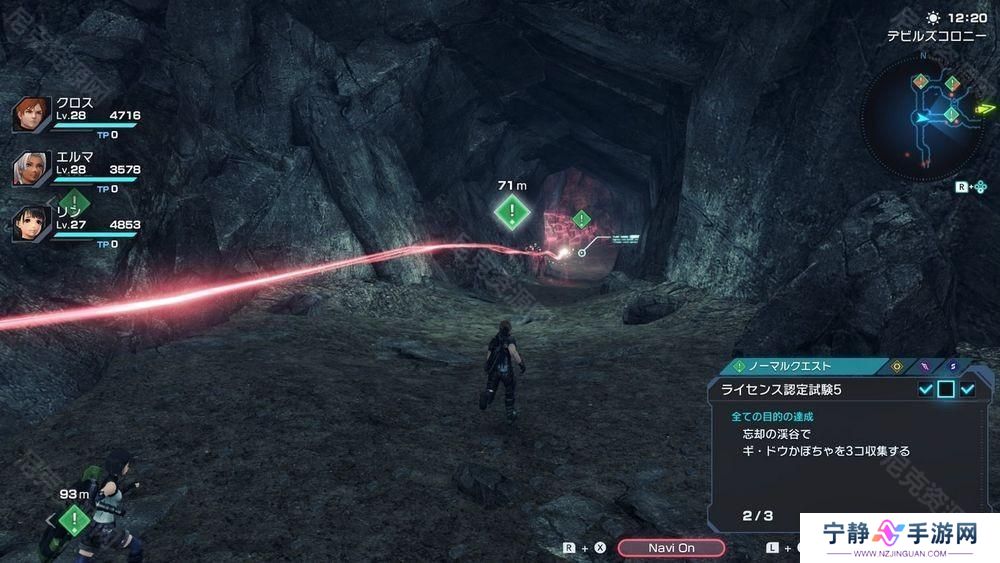This screenshot has height=563, width=1000.
Task: Select party member エルマ portrait
Action: pos(30,169)
